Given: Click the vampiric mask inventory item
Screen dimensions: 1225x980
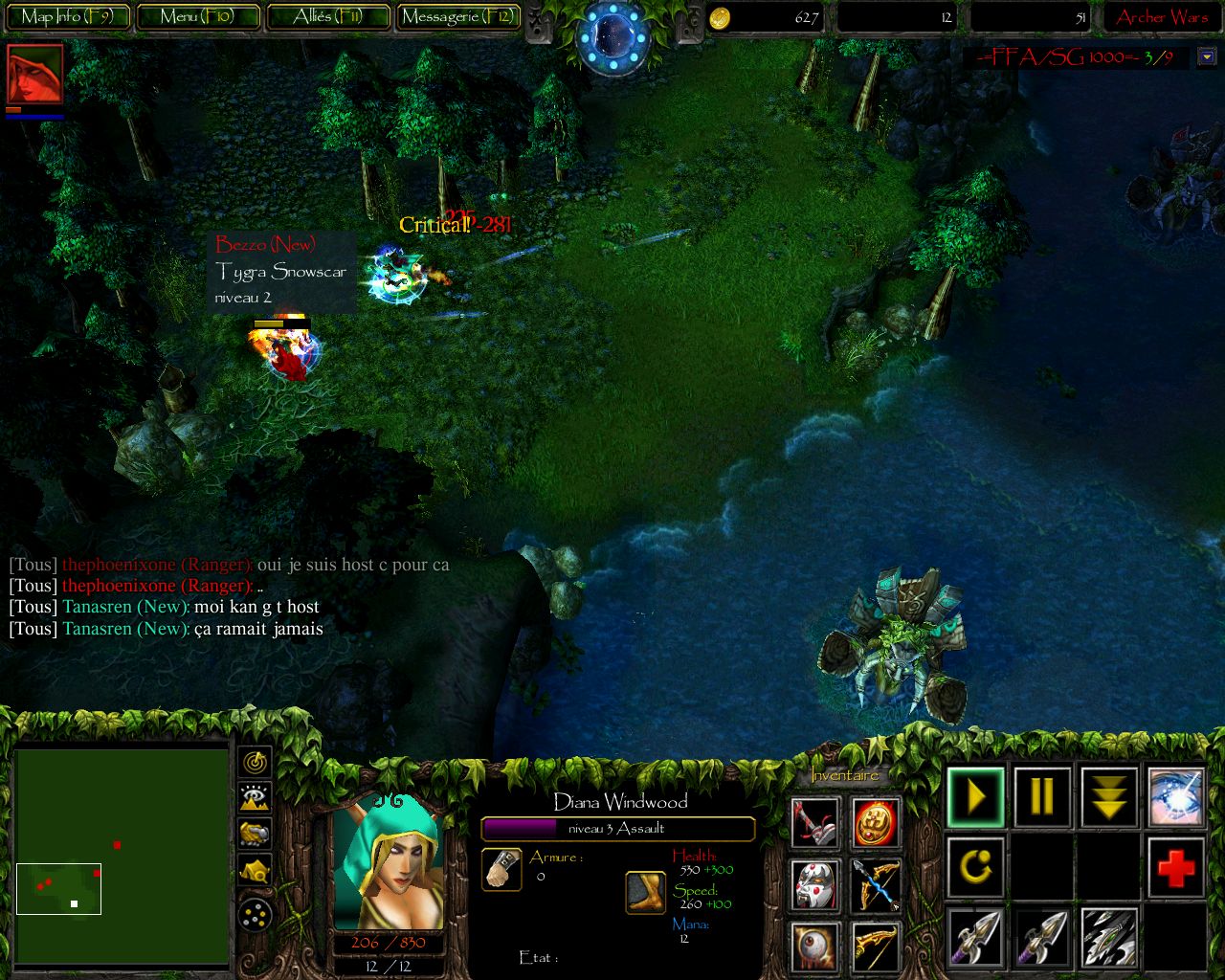Looking at the screenshot, I should (813, 885).
